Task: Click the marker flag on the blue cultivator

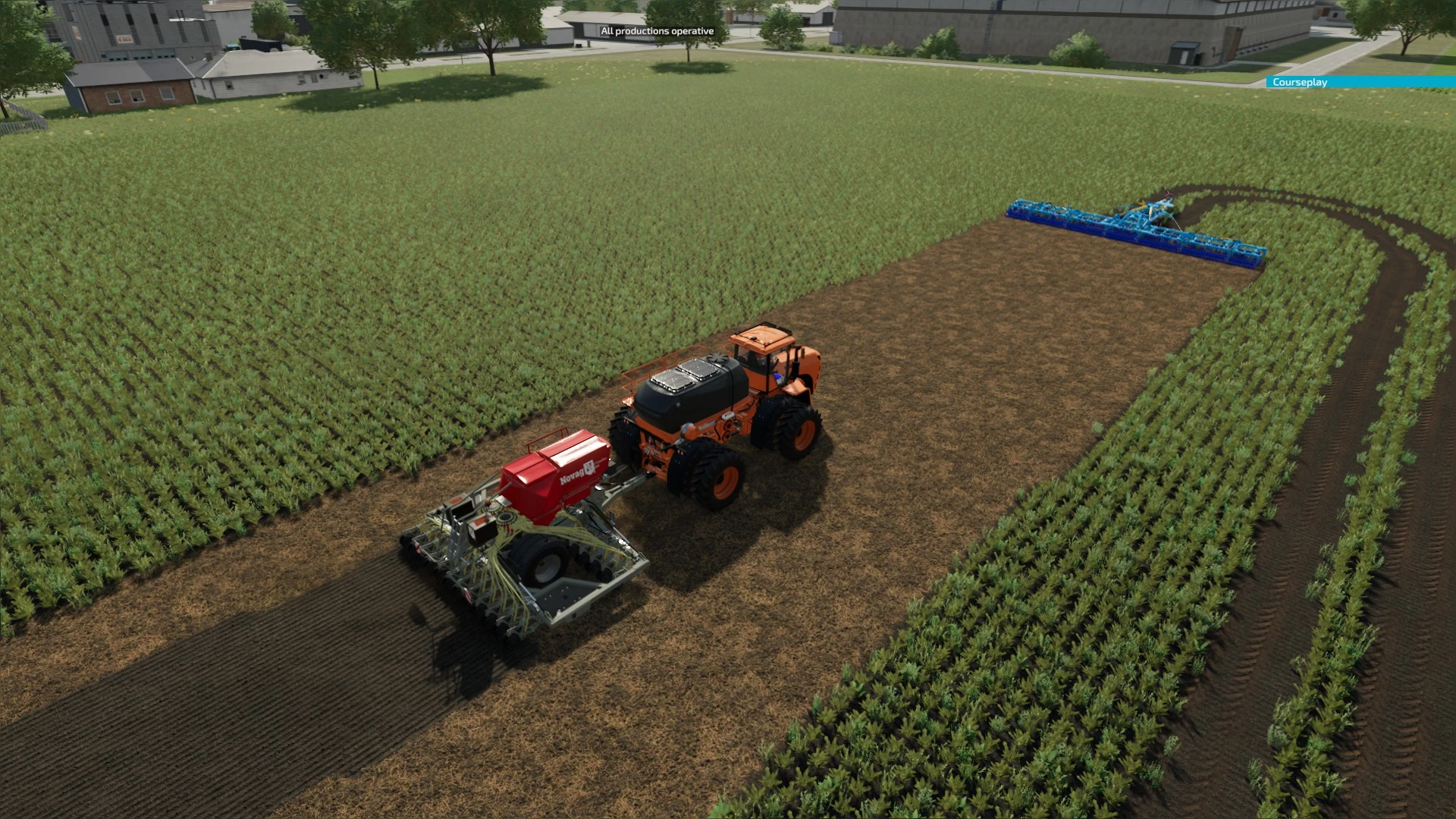Action: pyautogui.click(x=1169, y=193)
